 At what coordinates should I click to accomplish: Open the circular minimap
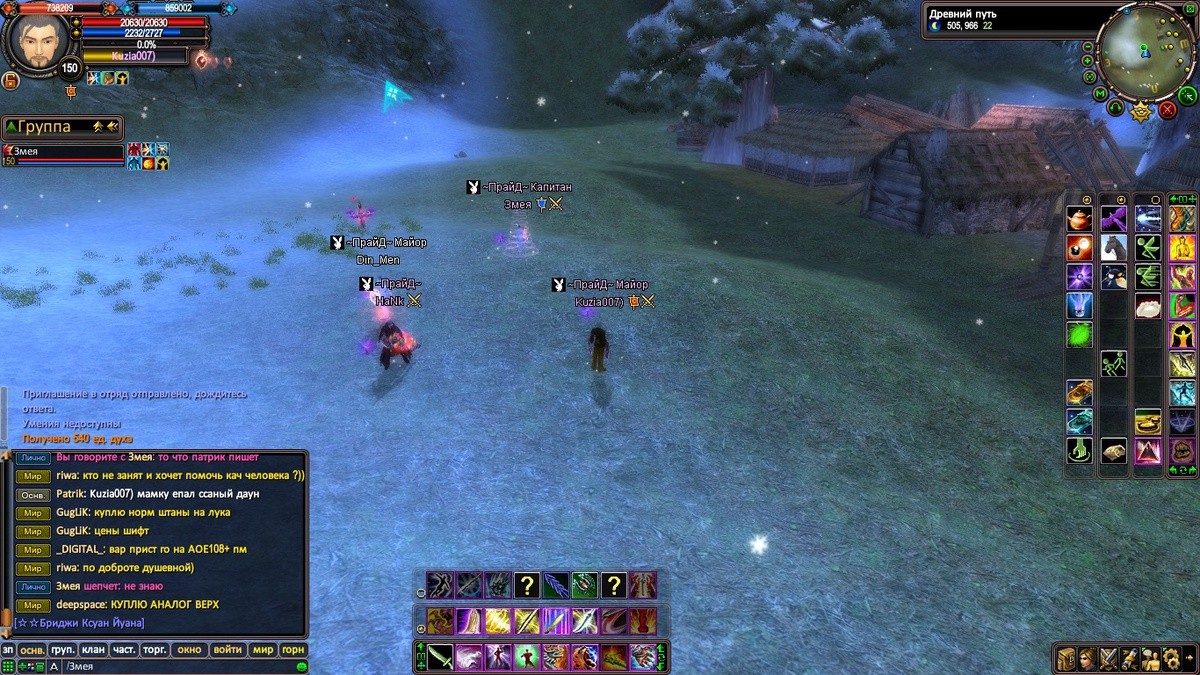tap(1146, 50)
